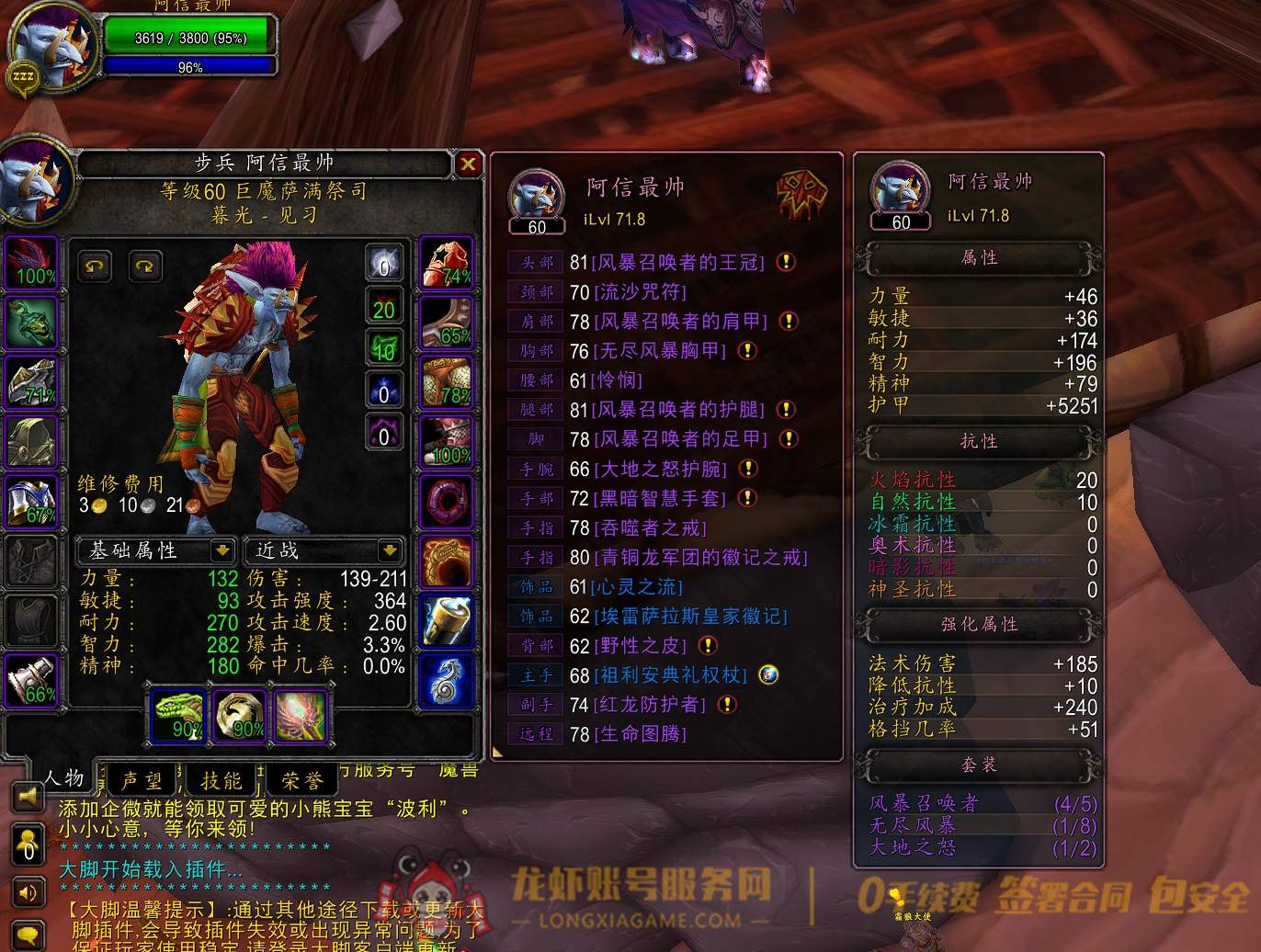Click the chat speaker icon button
Screen dimensions: 1261x952
(x=28, y=891)
